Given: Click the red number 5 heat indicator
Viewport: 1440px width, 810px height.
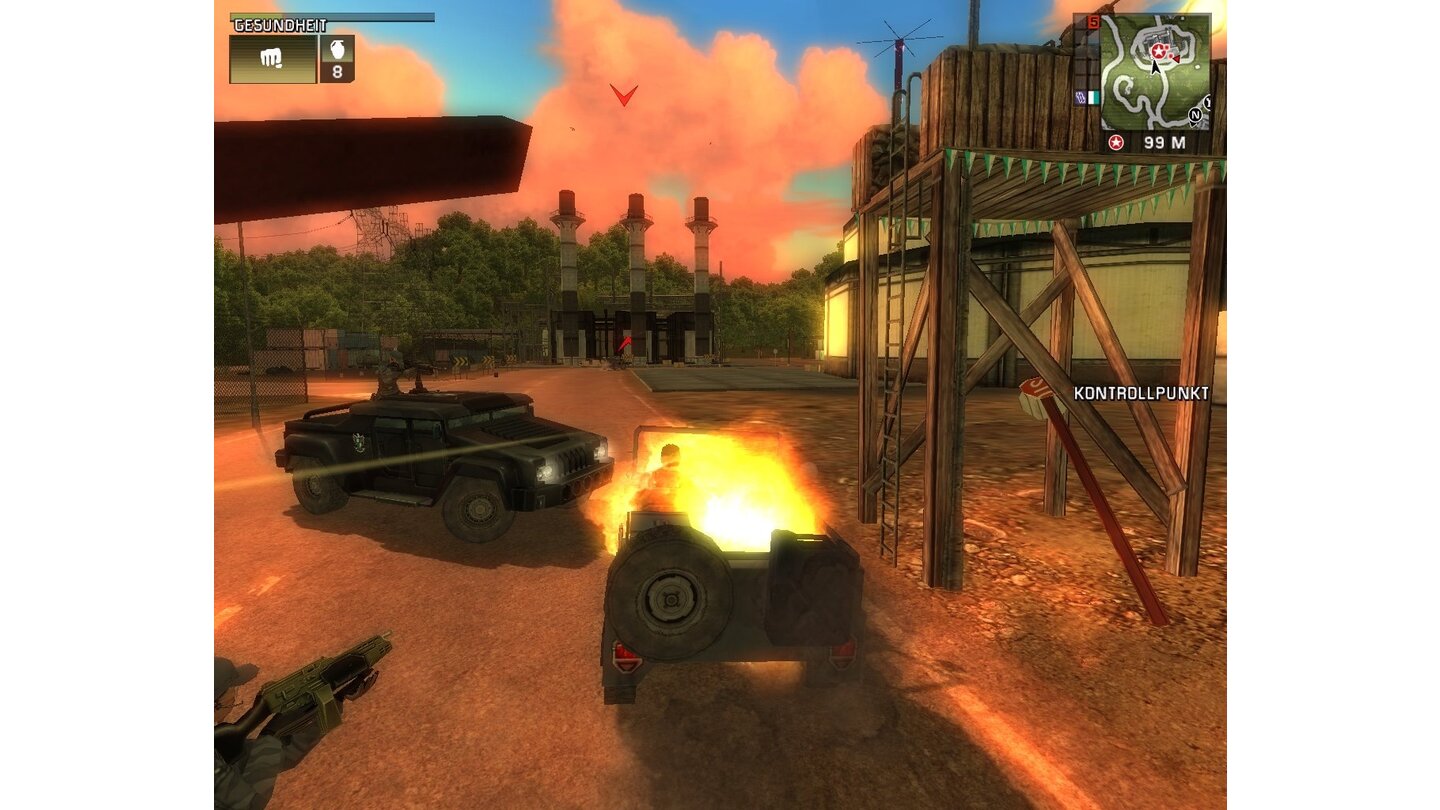Looking at the screenshot, I should [x=1093, y=21].
